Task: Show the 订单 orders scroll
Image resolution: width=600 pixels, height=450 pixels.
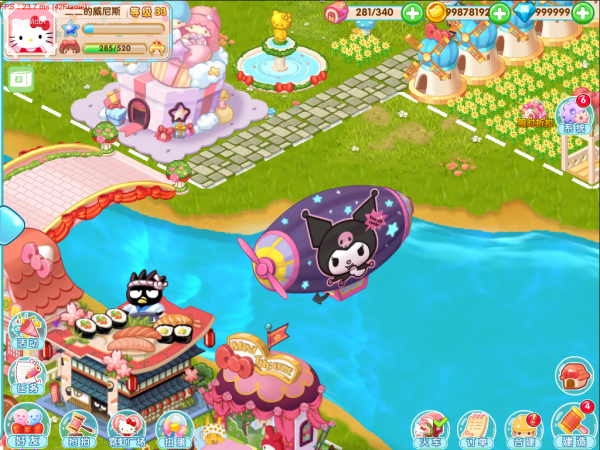Action: point(476,427)
